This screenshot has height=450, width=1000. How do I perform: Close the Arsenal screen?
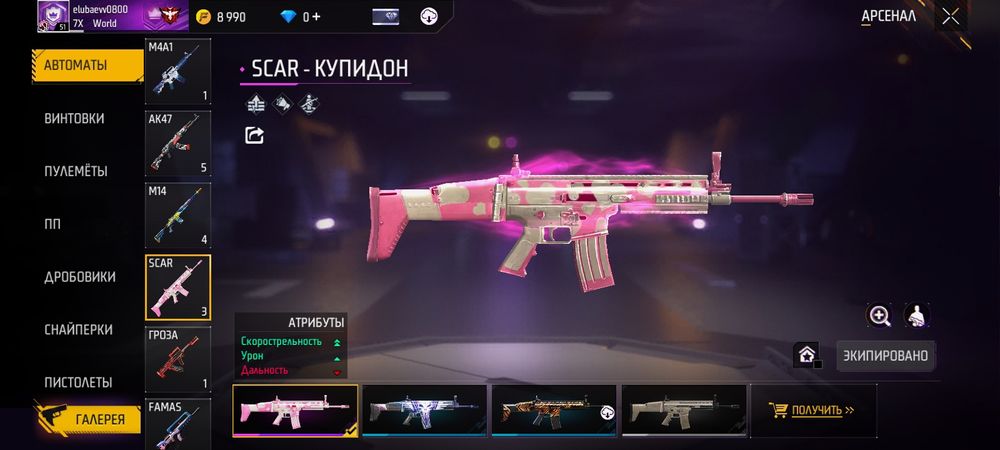(x=950, y=16)
